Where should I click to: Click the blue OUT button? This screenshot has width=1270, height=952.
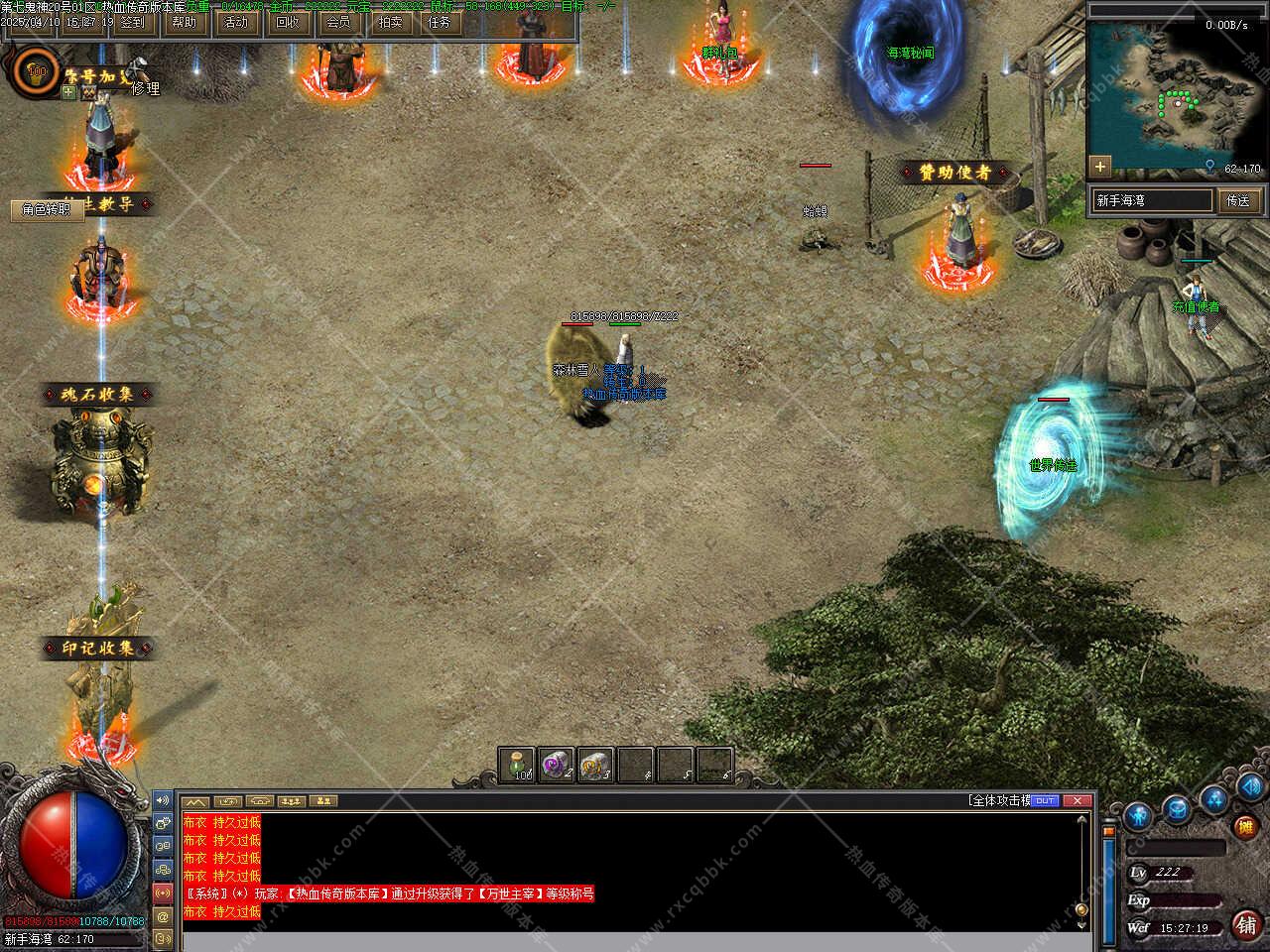(x=1045, y=800)
